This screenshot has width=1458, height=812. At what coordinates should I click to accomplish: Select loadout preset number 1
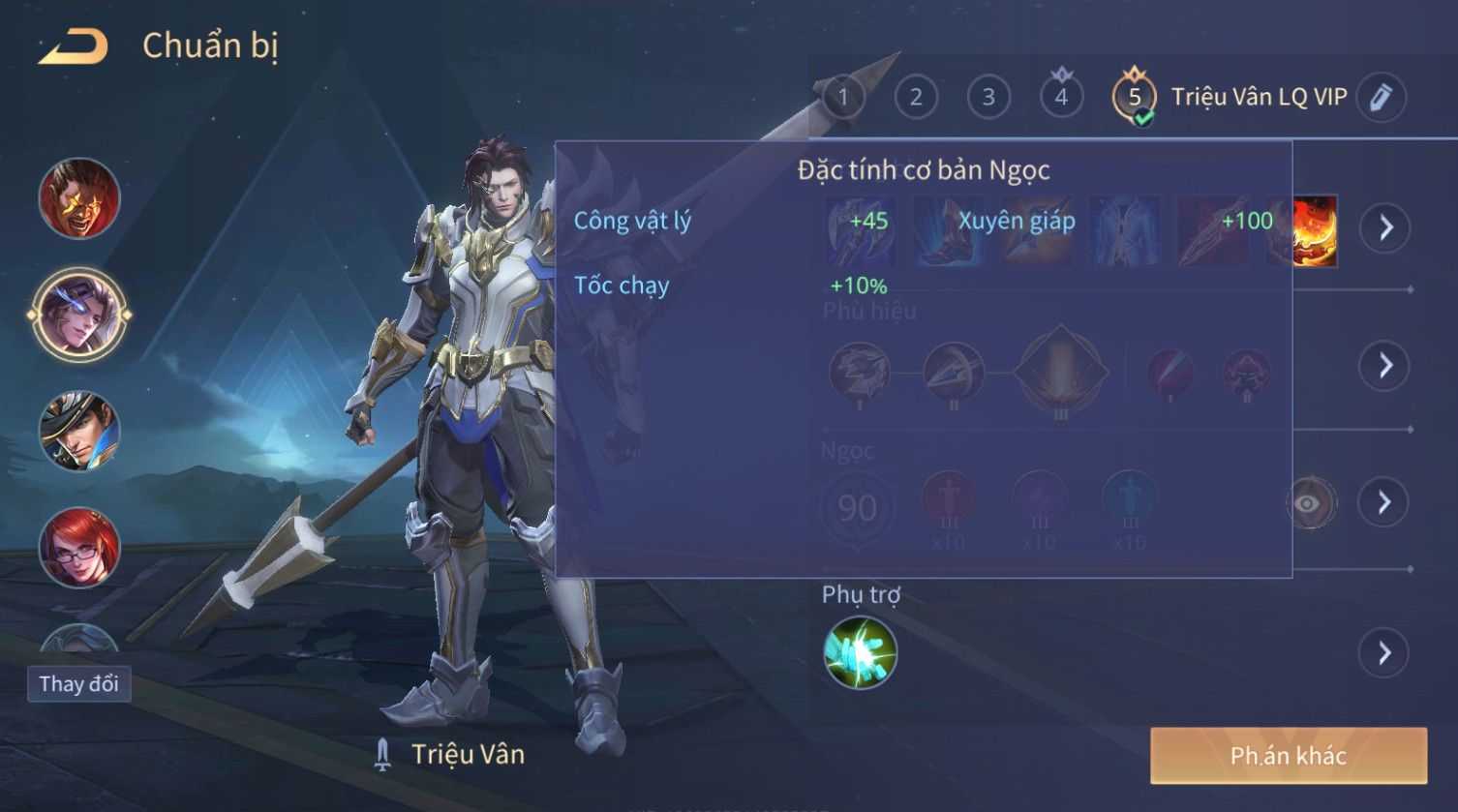pyautogui.click(x=843, y=97)
